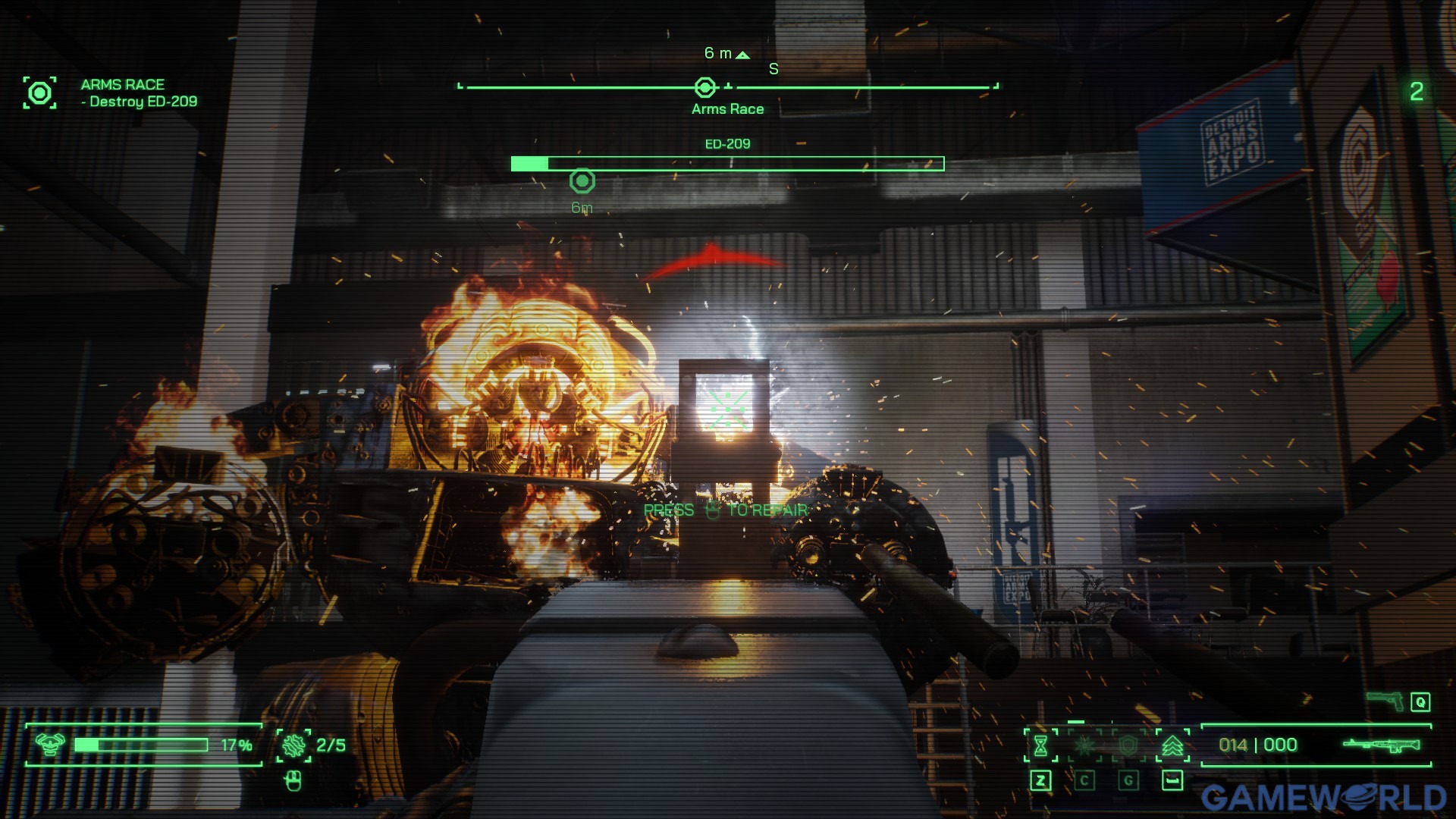Use the gear repair charge icon
The height and width of the screenshot is (819, 1456).
(293, 745)
